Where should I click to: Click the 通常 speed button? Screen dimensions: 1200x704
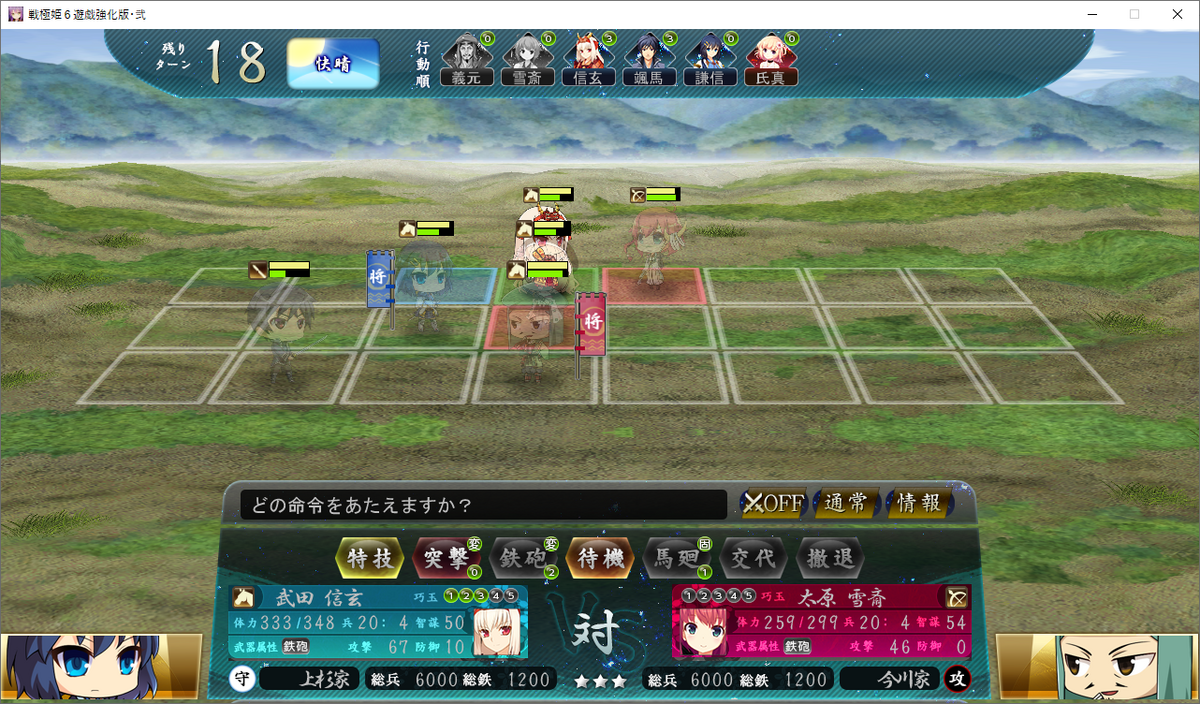coord(846,504)
